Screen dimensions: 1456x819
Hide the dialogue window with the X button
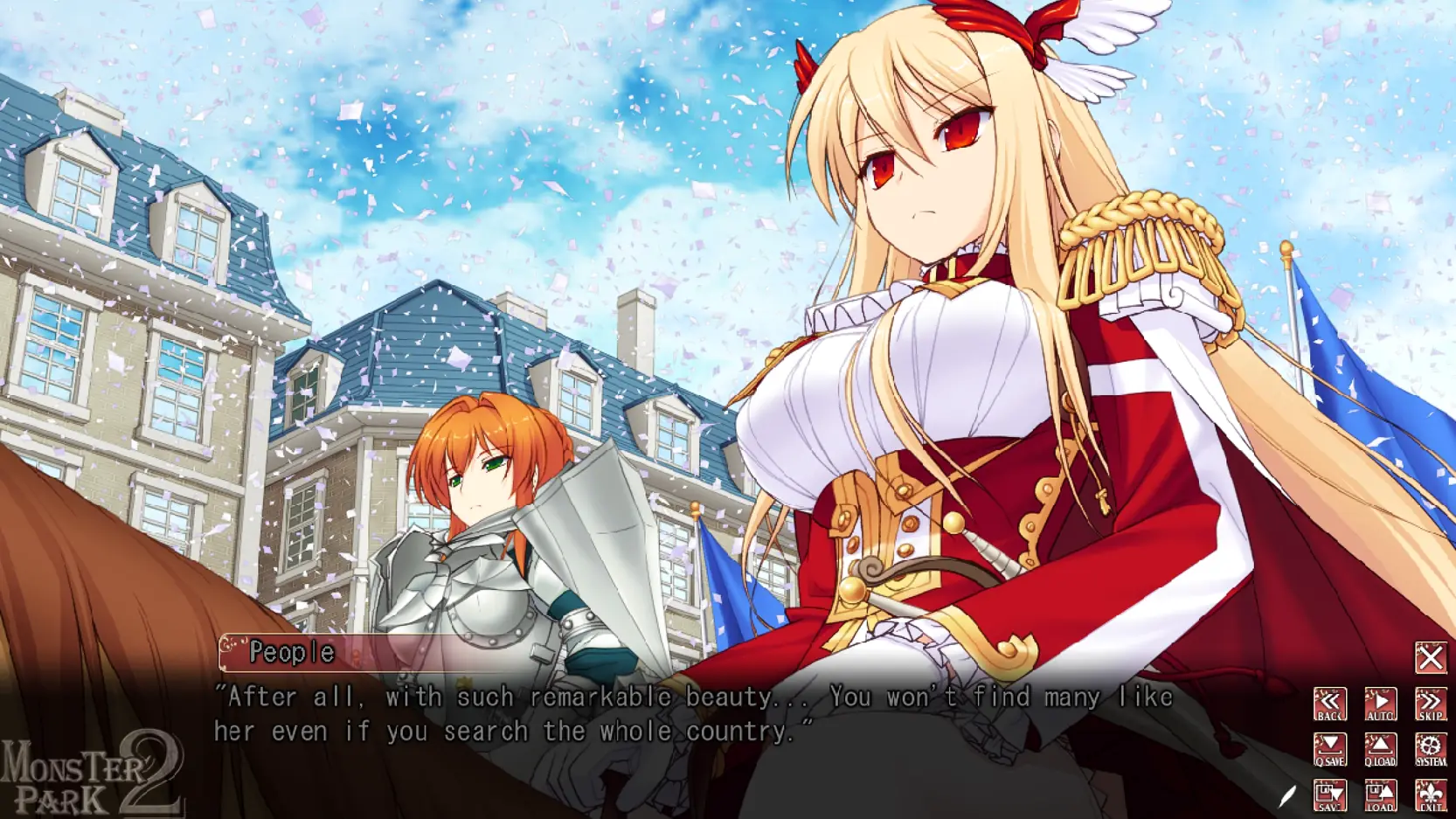[1431, 657]
